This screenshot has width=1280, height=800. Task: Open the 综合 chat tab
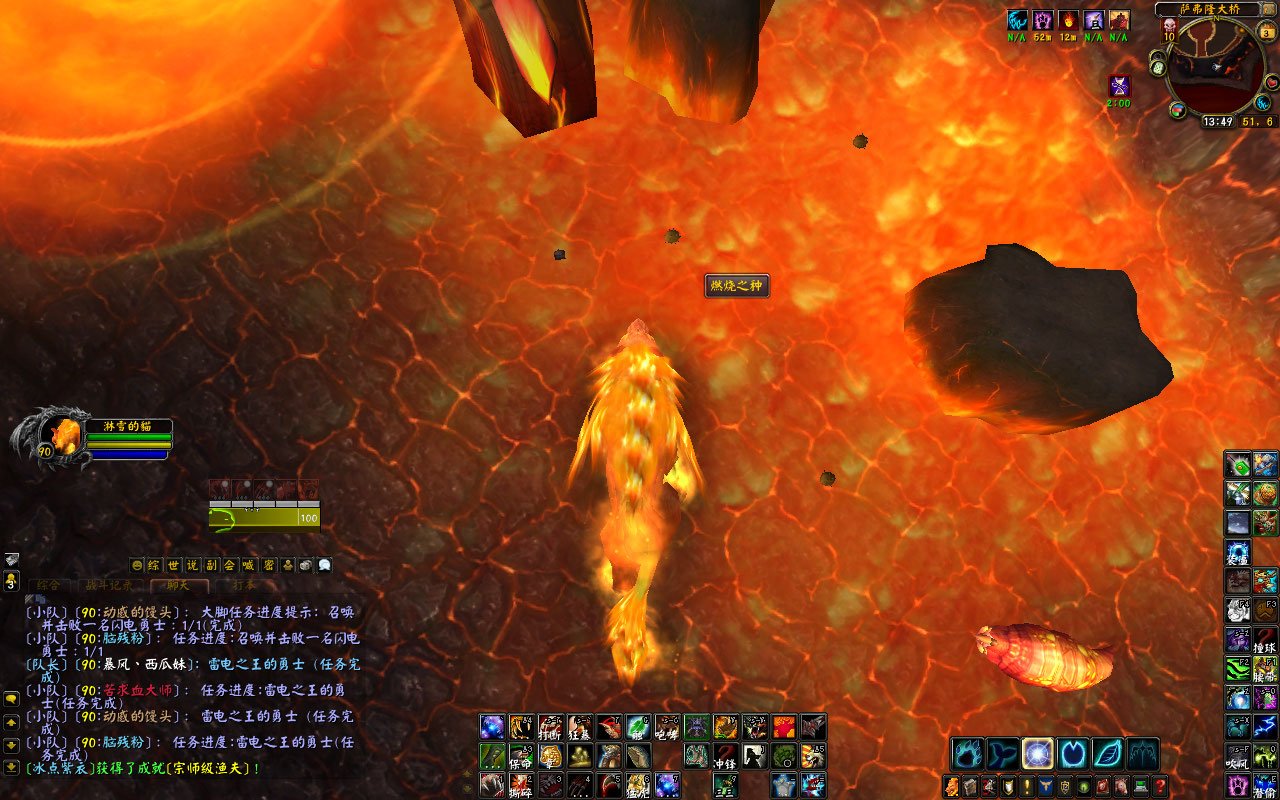point(48,585)
